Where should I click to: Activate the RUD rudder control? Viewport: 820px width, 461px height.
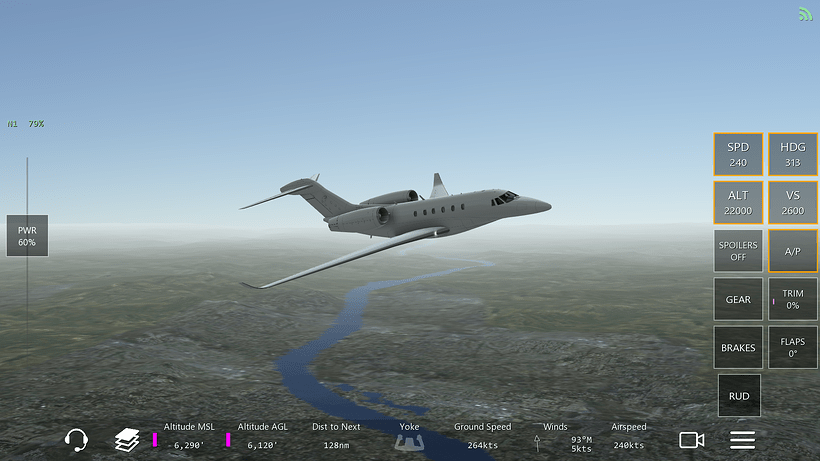click(x=739, y=396)
